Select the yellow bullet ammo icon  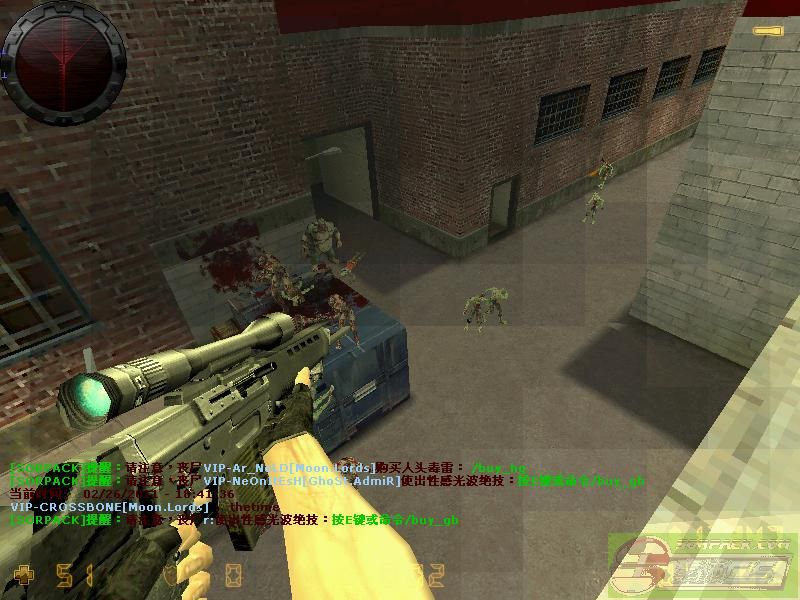coord(768,32)
